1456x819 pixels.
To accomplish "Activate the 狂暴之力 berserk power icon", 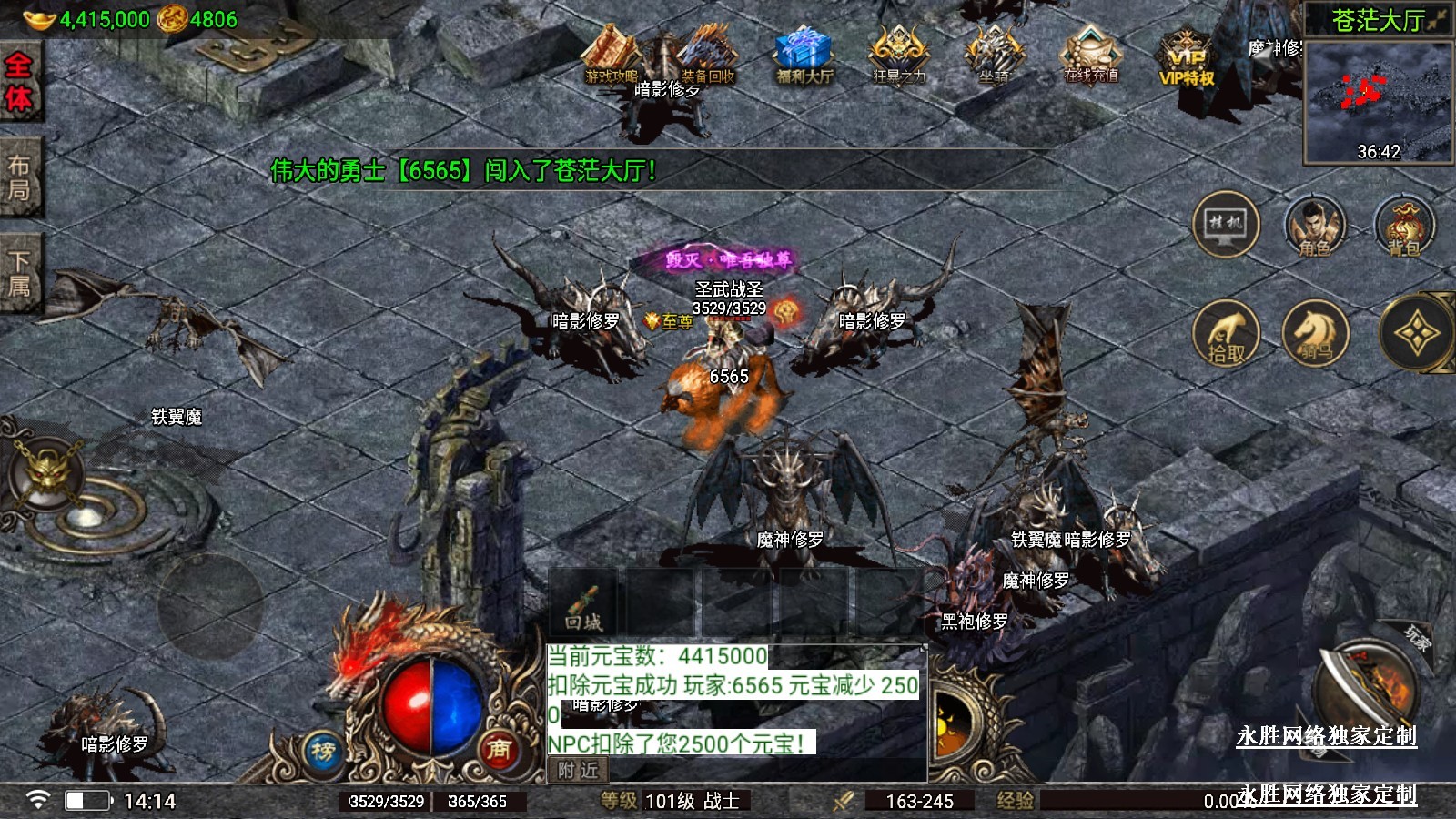I will coord(899,55).
